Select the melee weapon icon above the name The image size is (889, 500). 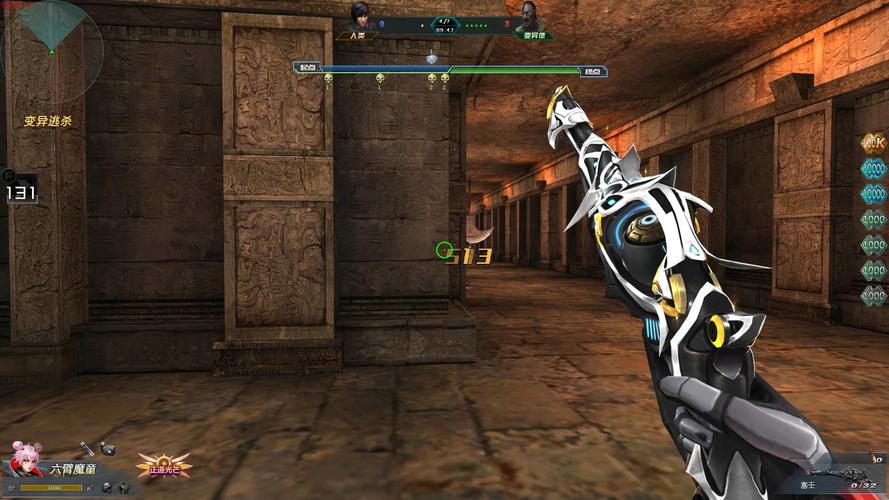[88, 450]
